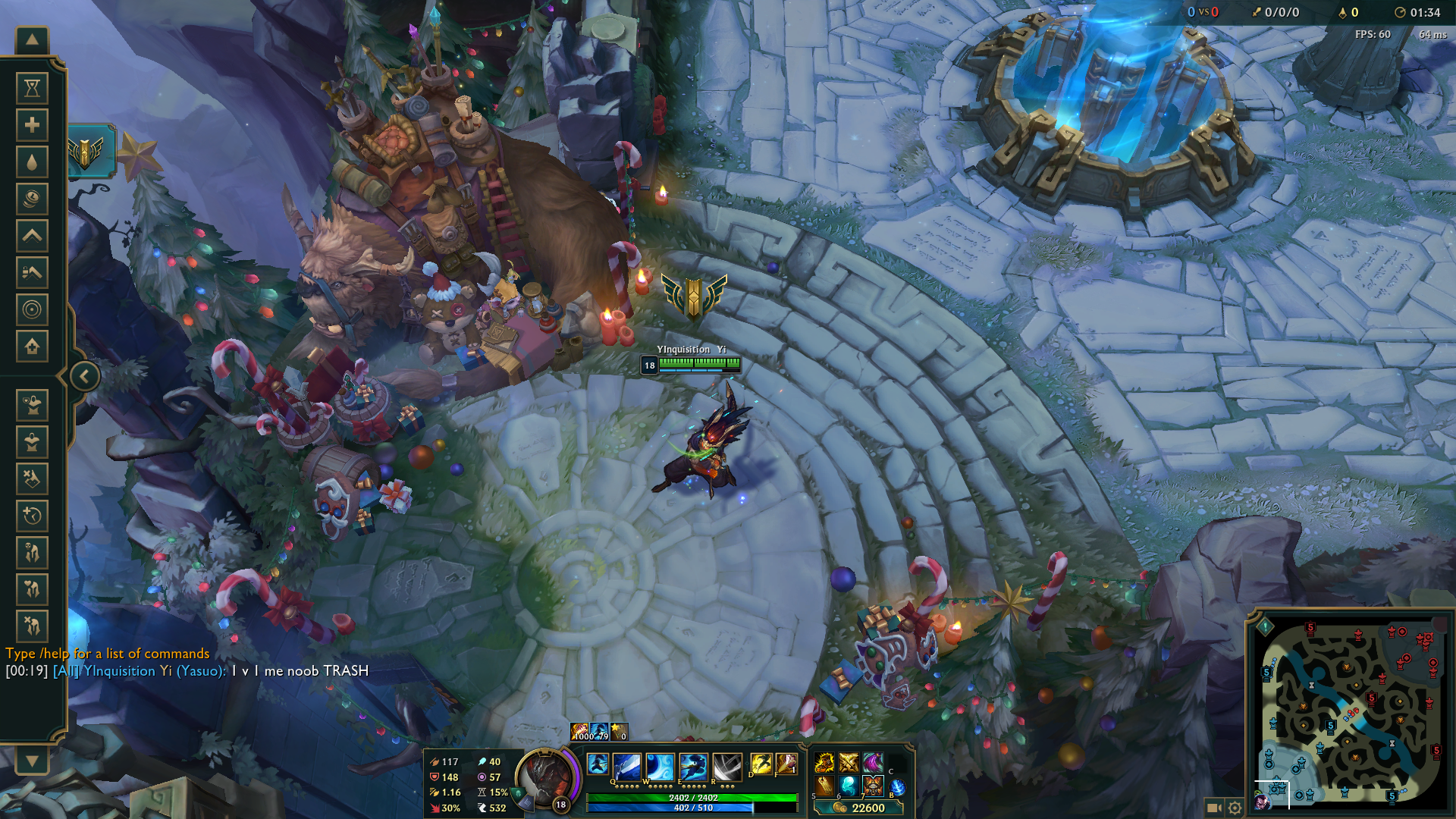Select the add gold coins icon
This screenshot has width=1456, height=819.
coord(32,196)
